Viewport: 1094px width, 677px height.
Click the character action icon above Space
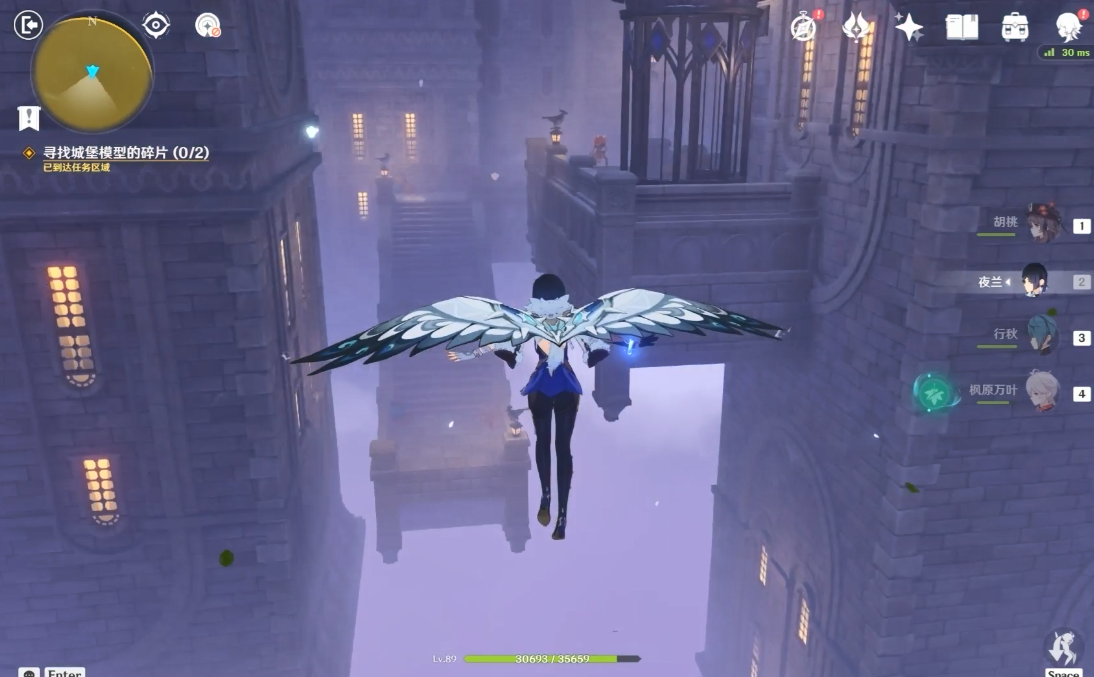[1063, 646]
